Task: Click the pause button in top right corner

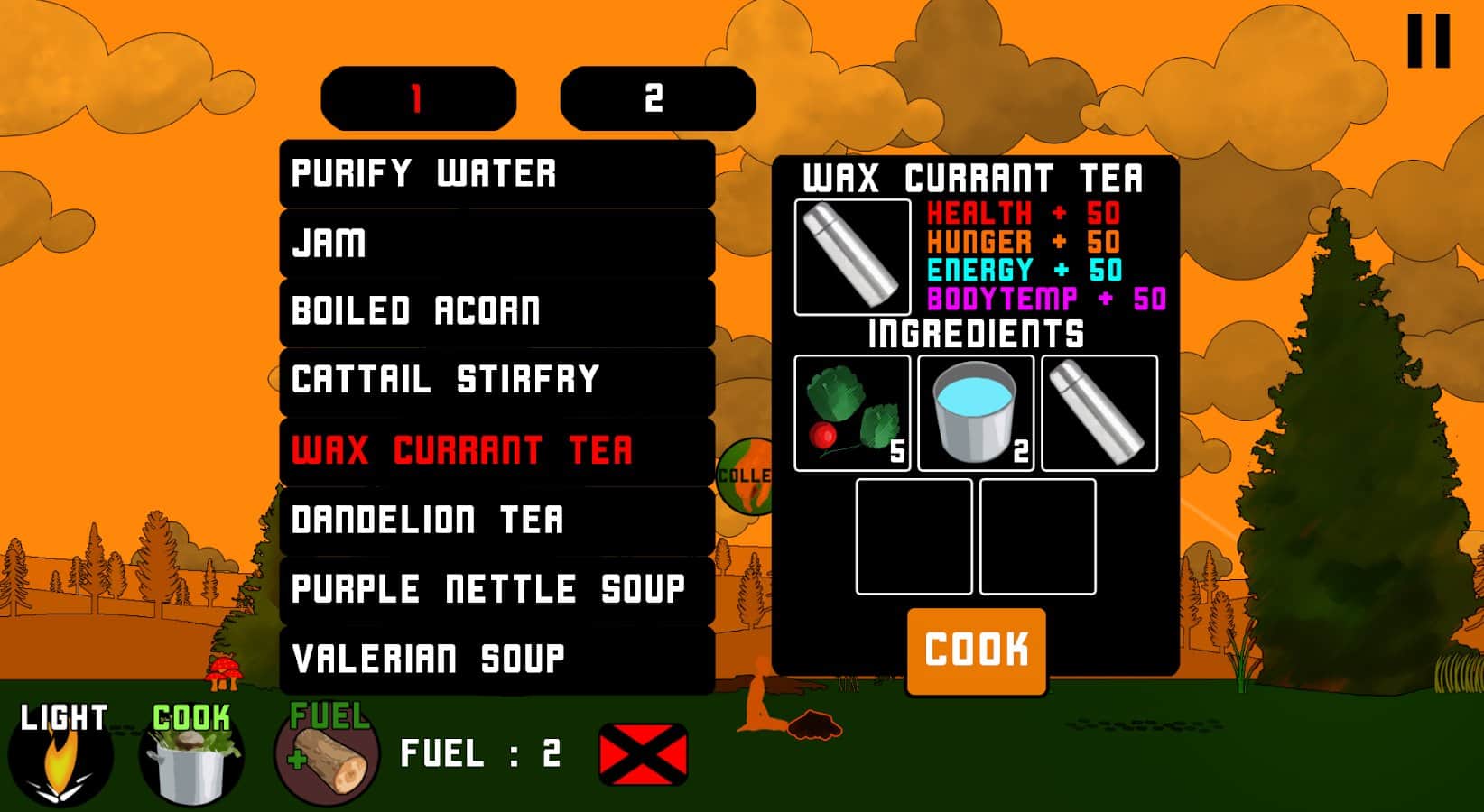Action: (1427, 41)
